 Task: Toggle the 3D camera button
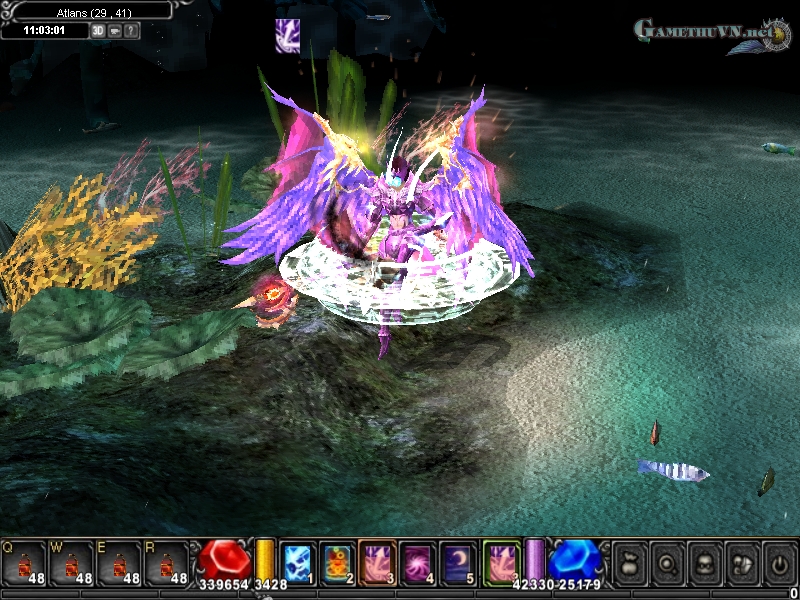point(98,30)
